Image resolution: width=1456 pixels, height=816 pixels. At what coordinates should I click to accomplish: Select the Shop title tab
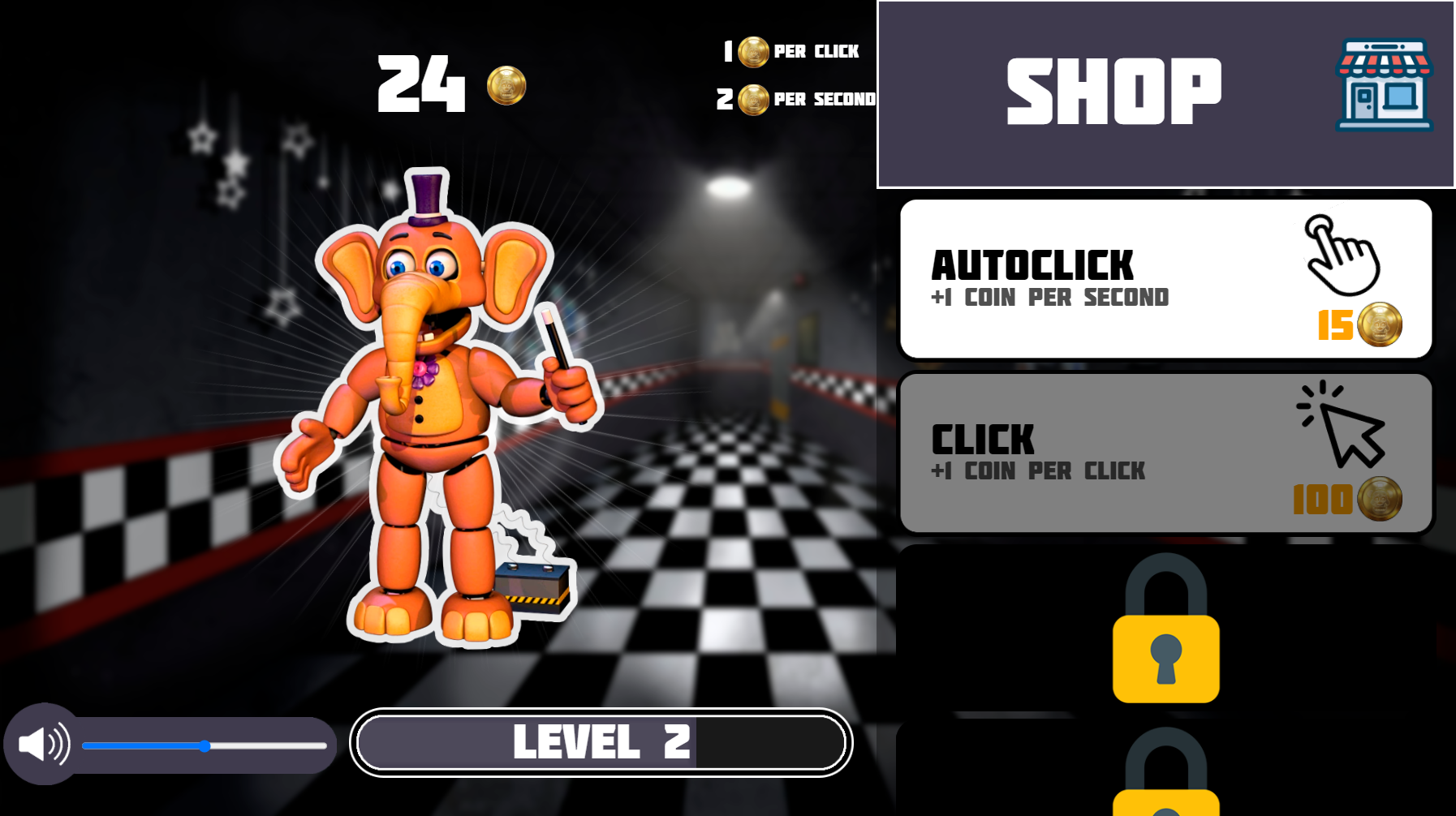[x=1113, y=89]
